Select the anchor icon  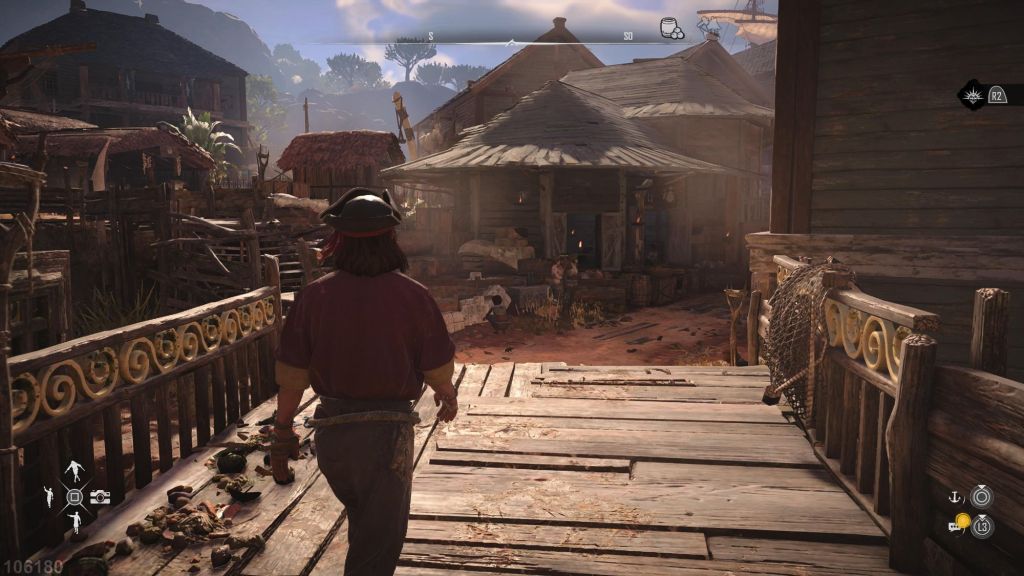tap(955, 496)
